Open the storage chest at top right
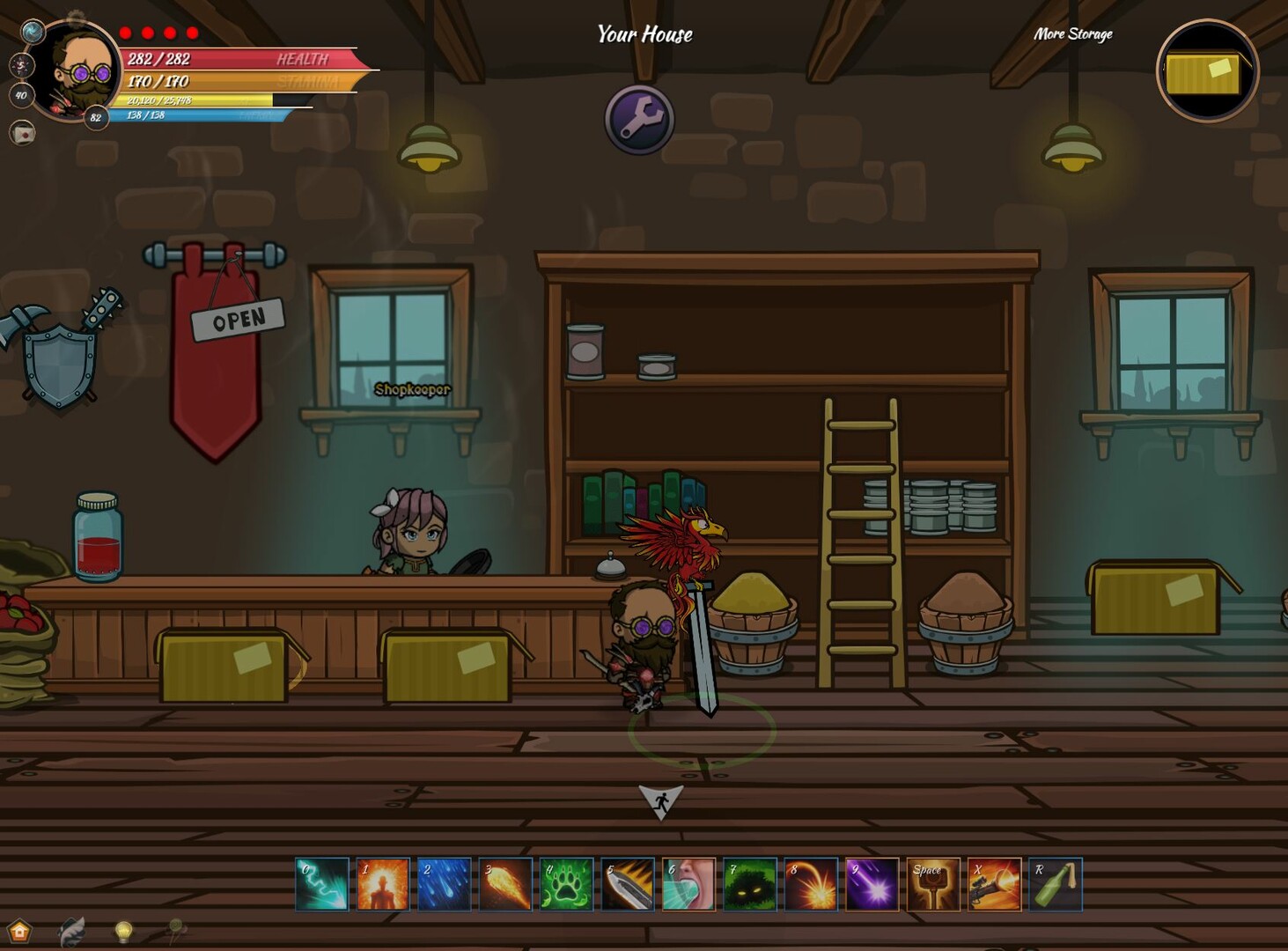The width and height of the screenshot is (1288, 951). 1207,73
